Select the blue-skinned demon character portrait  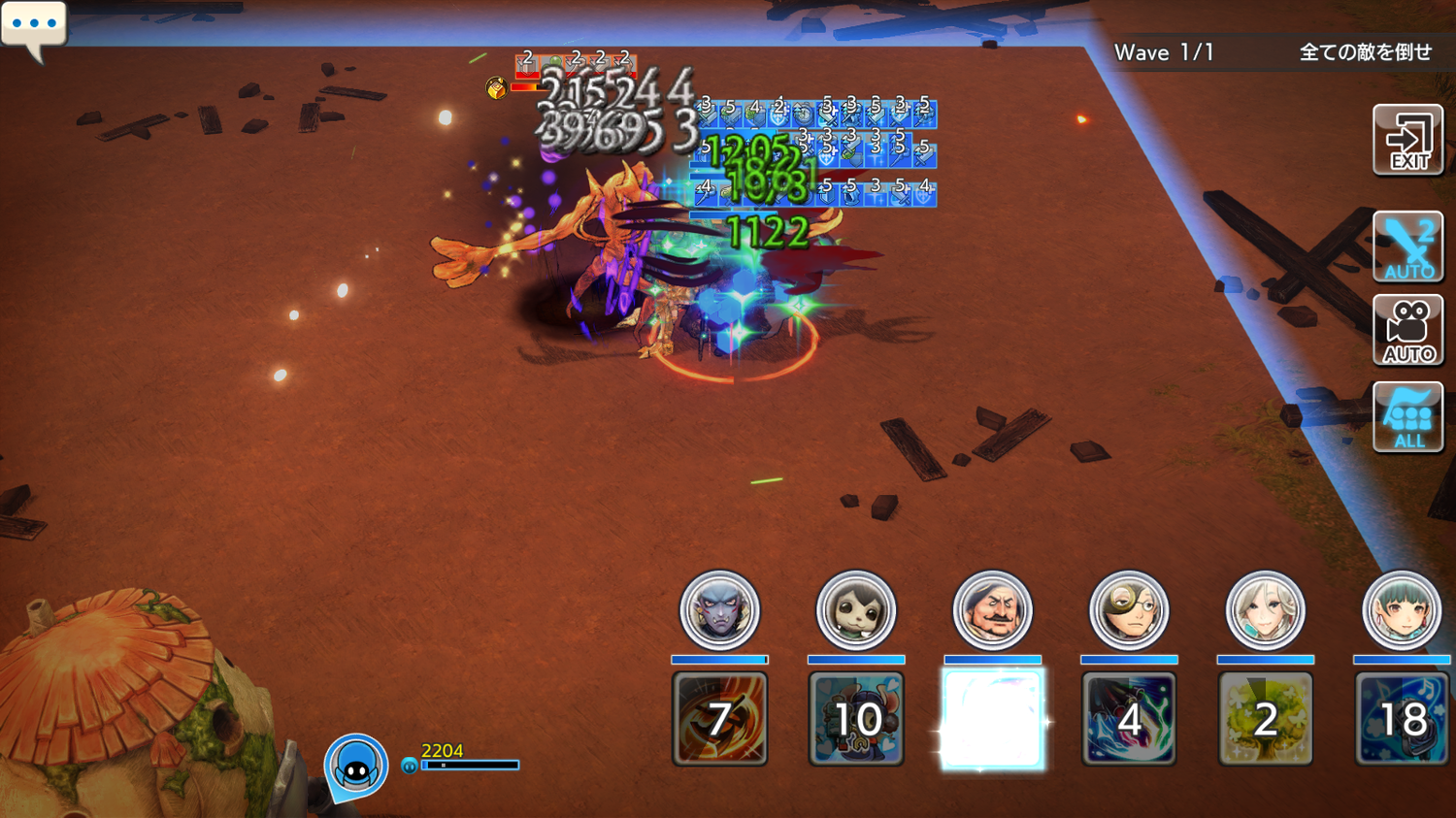719,610
